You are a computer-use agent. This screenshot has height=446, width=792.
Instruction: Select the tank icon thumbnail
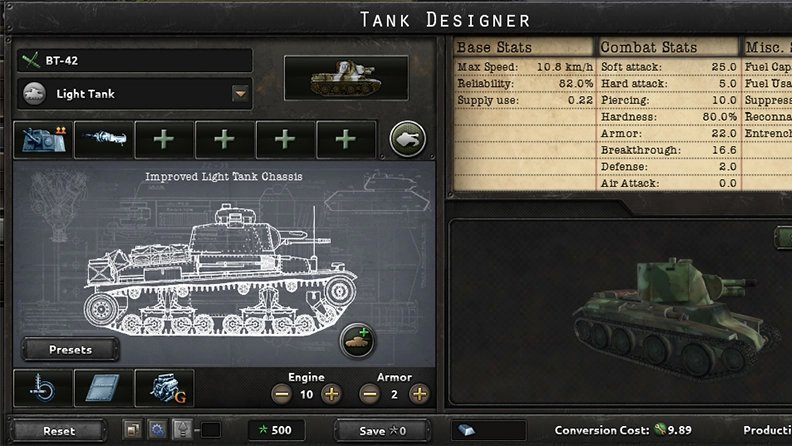(x=346, y=79)
